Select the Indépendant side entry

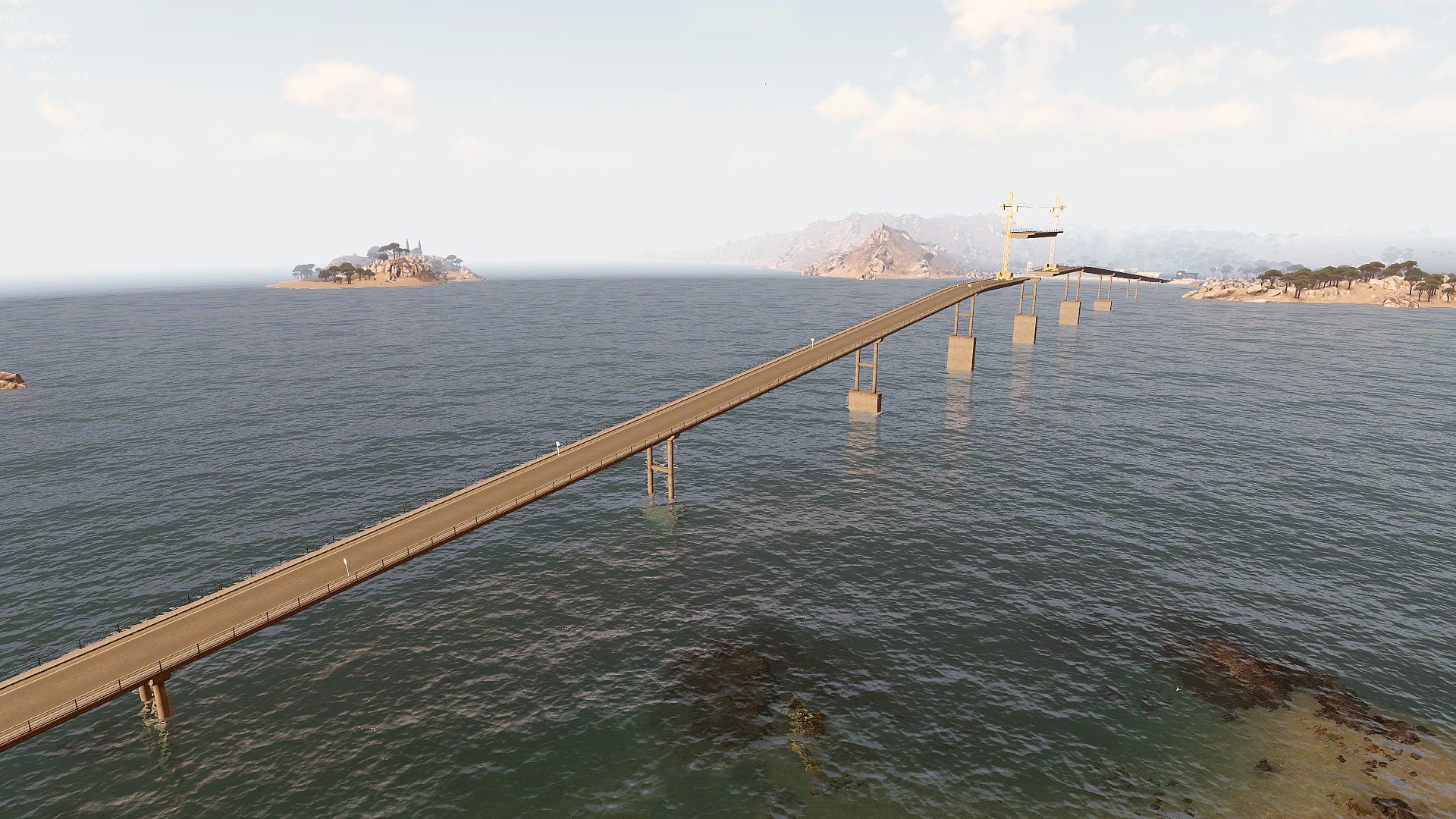click(x=58, y=76)
